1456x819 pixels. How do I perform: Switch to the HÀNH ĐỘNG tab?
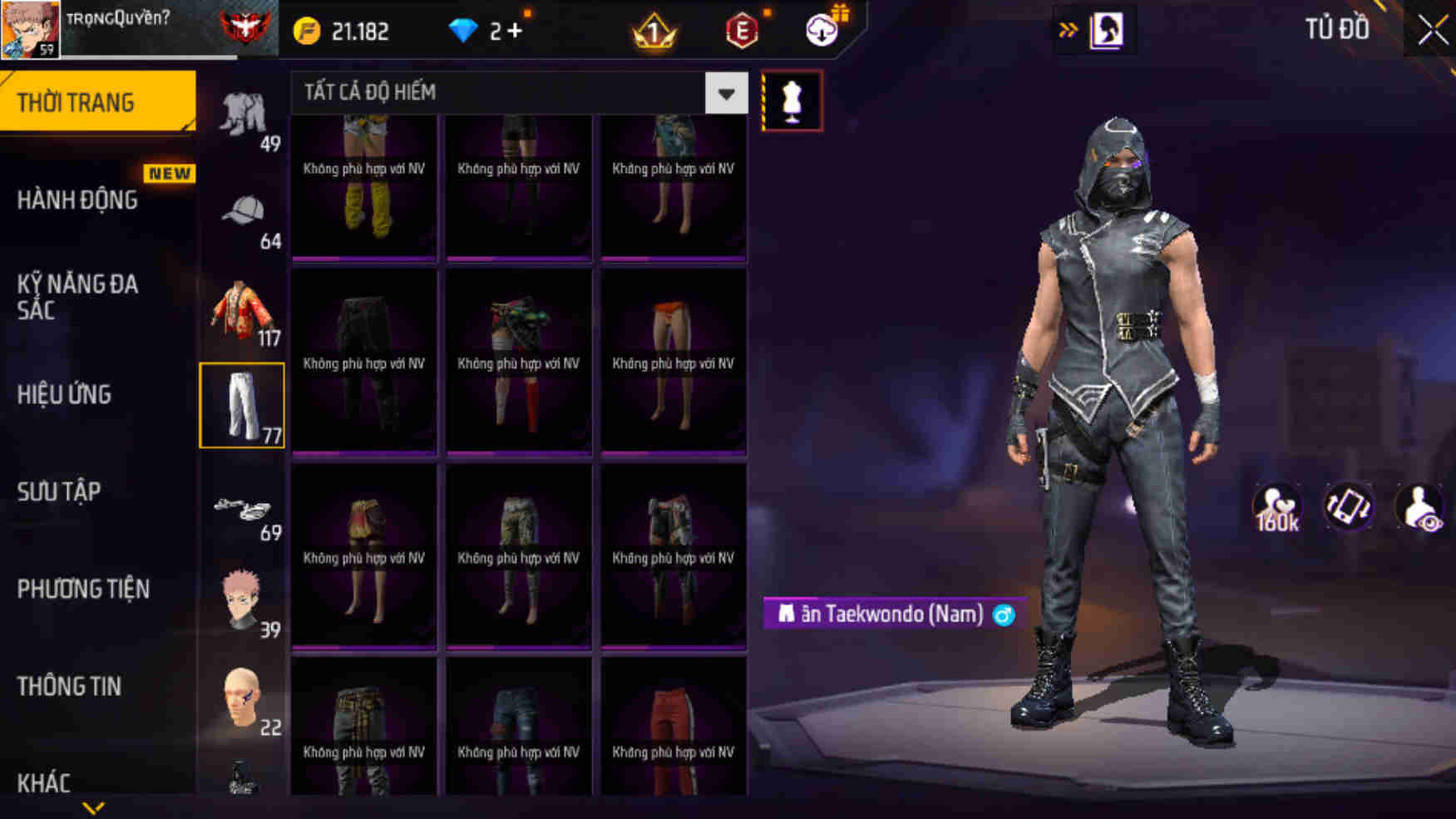(x=79, y=200)
